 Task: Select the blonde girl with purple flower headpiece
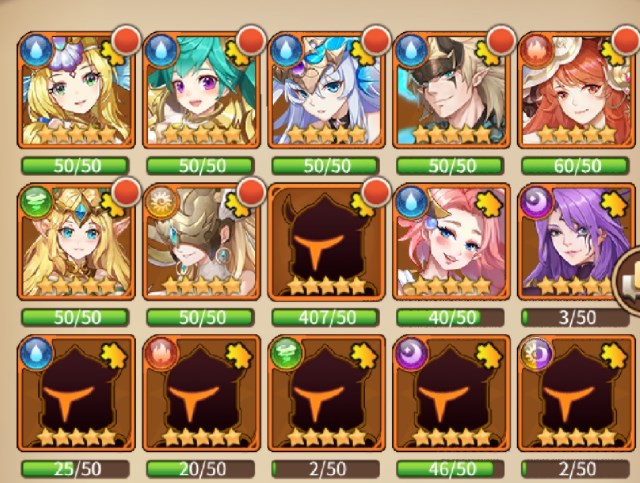(75, 90)
